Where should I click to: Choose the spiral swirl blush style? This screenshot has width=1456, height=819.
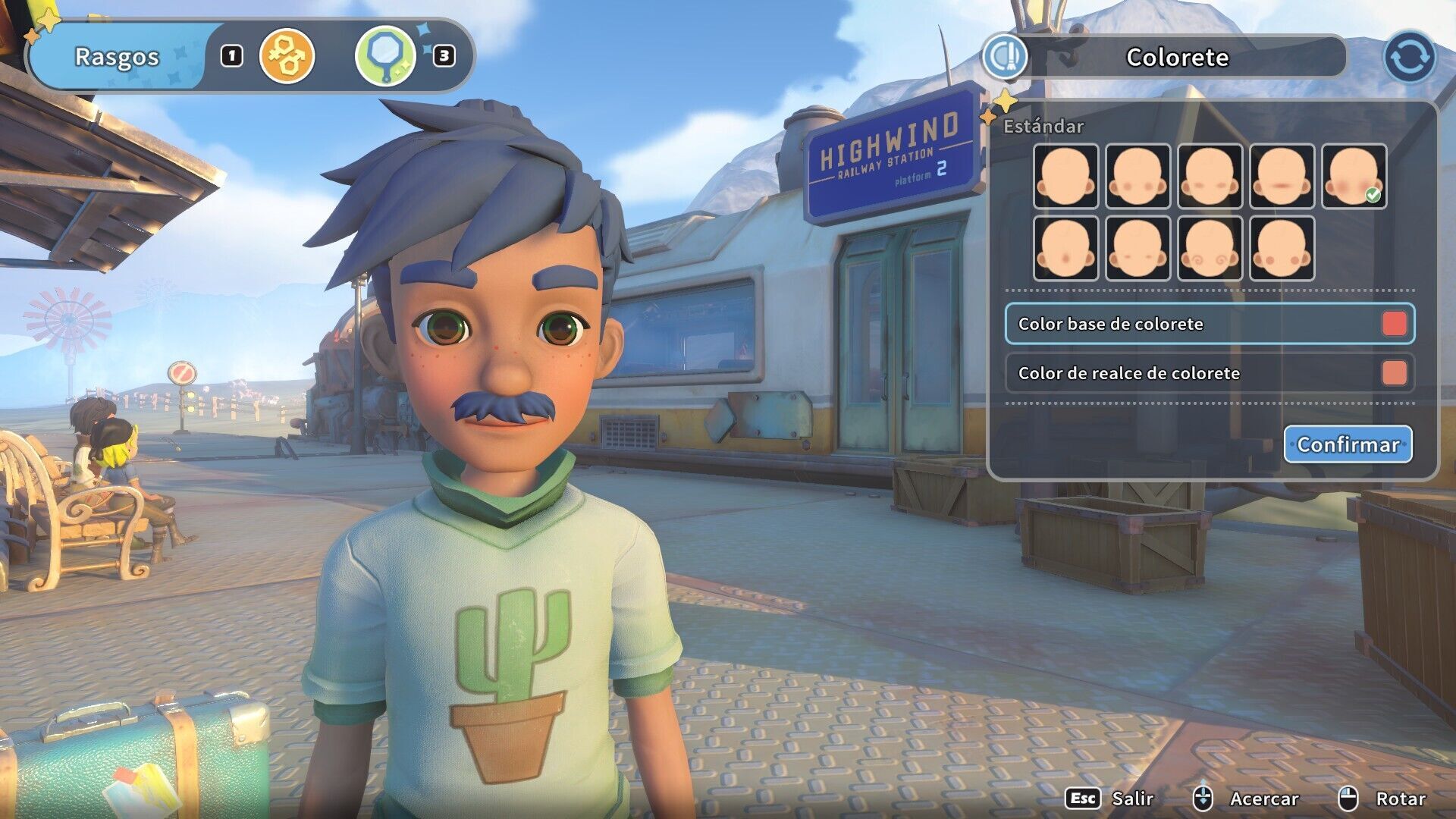pyautogui.click(x=1210, y=248)
